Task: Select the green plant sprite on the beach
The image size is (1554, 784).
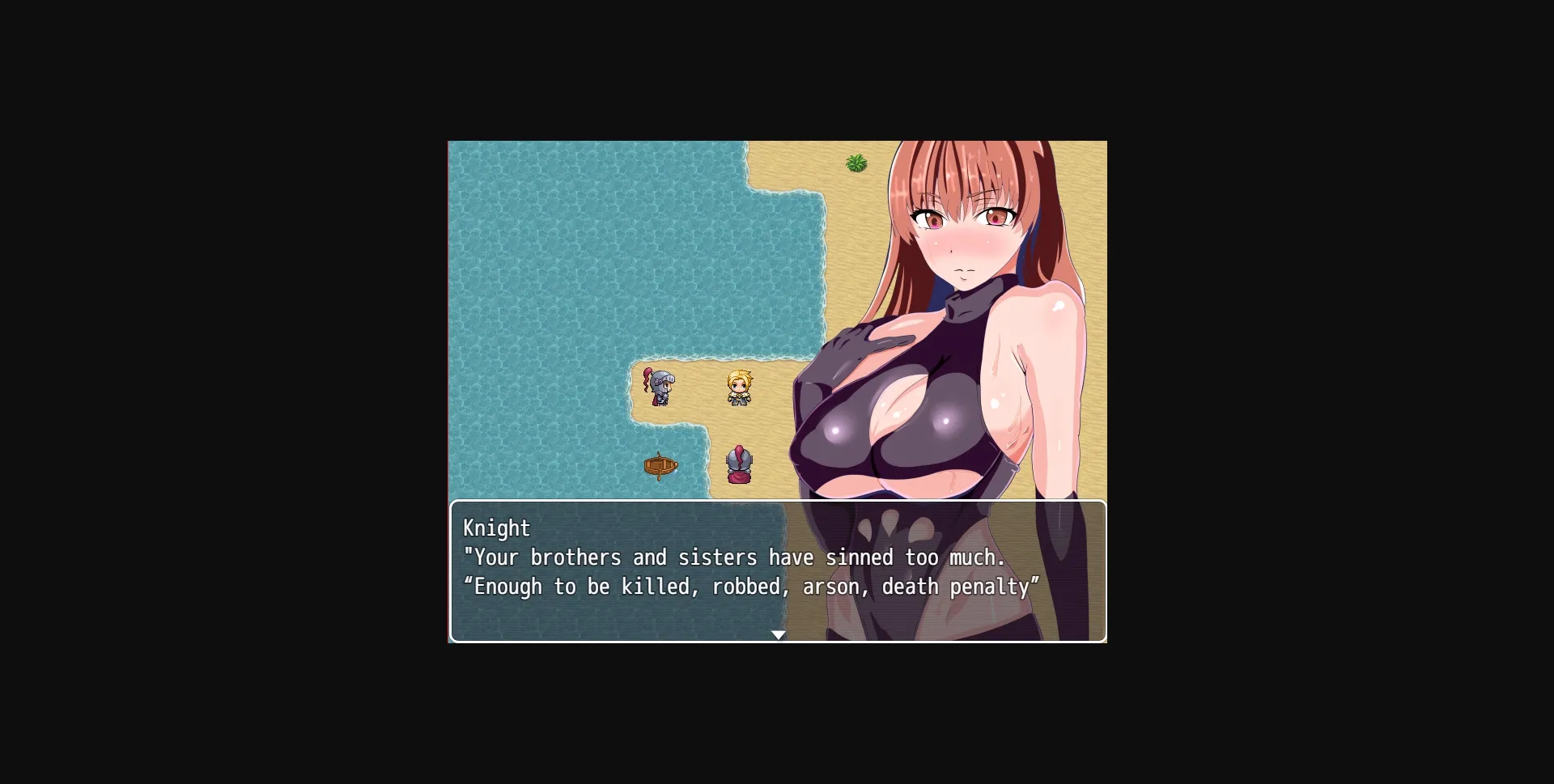Action: (x=856, y=163)
